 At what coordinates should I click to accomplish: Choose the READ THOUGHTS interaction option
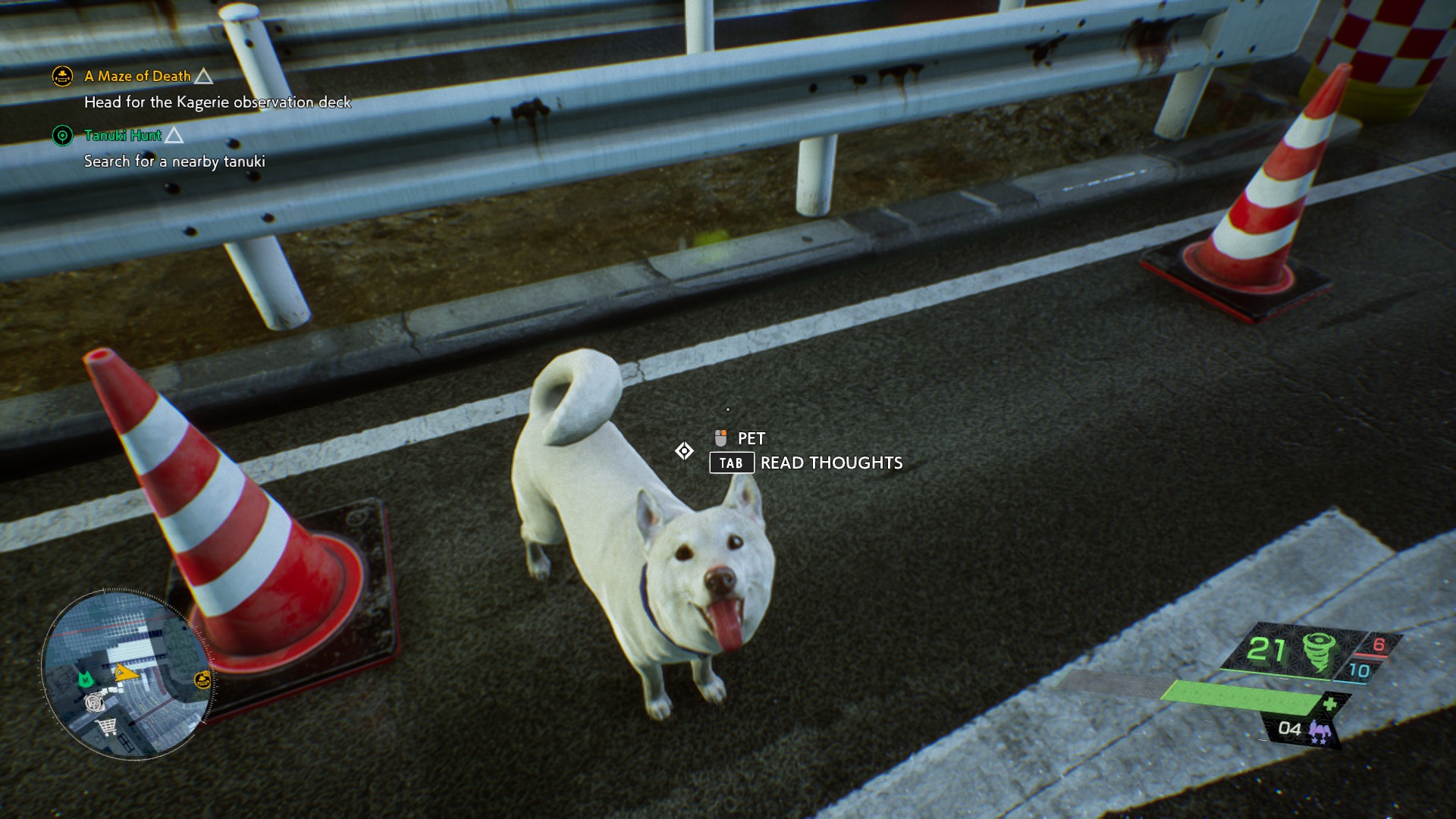click(831, 463)
